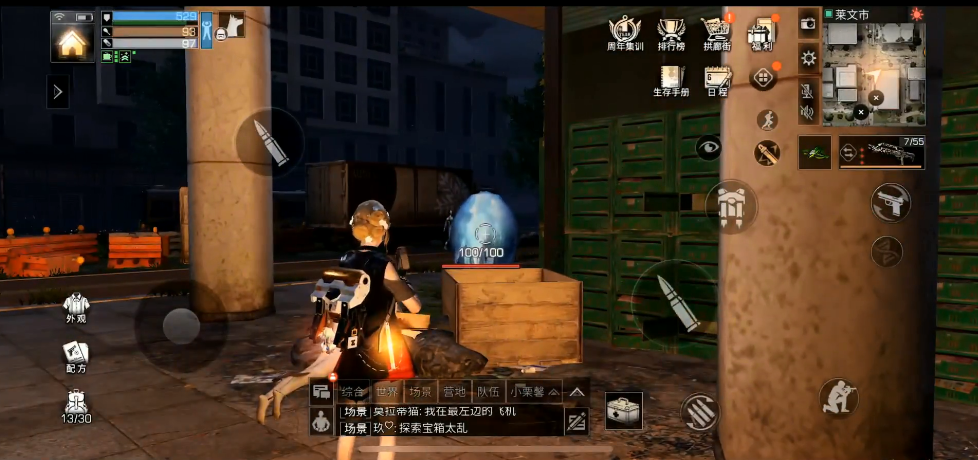The width and height of the screenshot is (978, 460).
Task: Take a screenshot with the camera button
Action: click(x=808, y=23)
